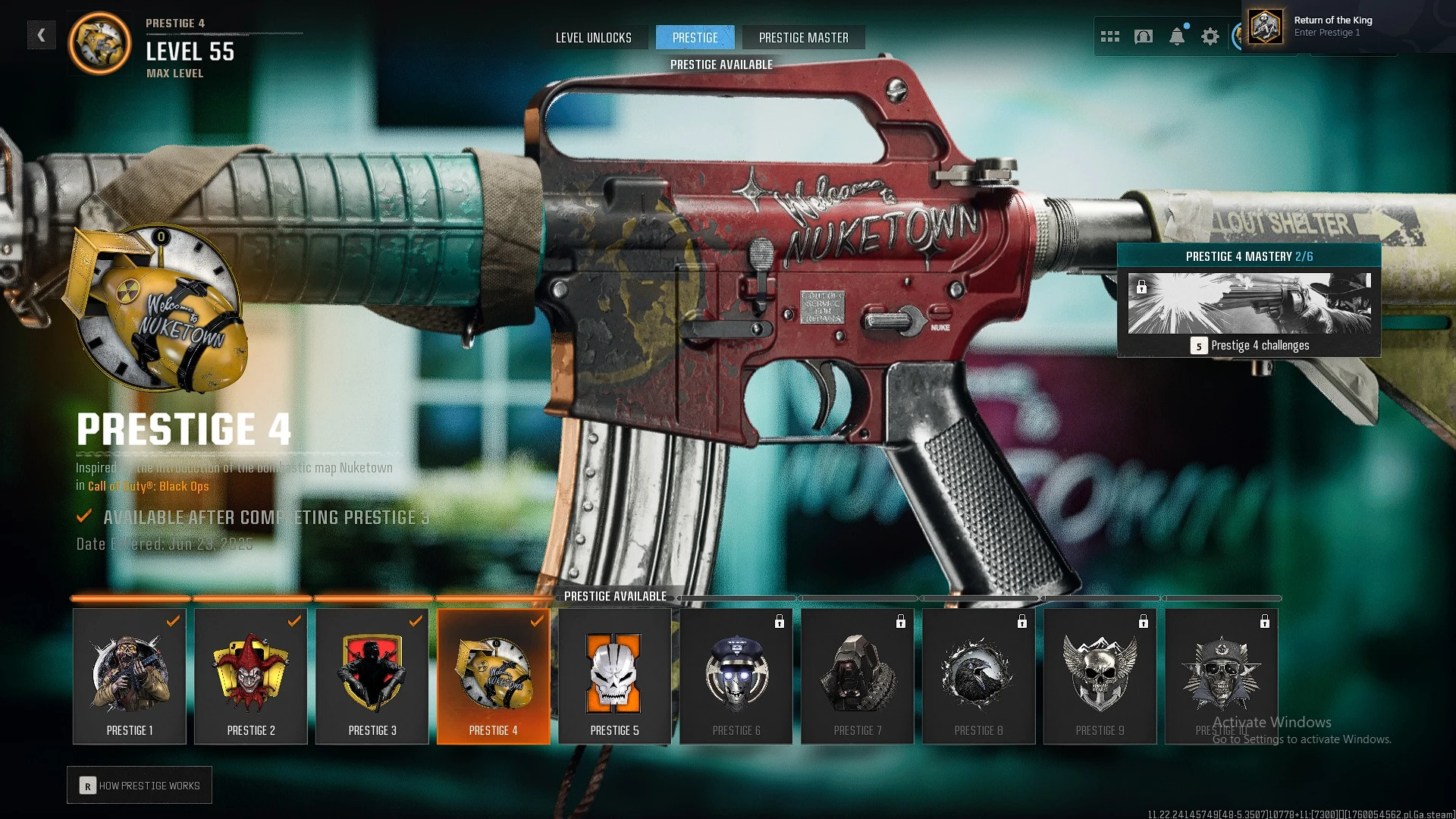Open the How Prestige Works info
1456x819 pixels.
[140, 786]
